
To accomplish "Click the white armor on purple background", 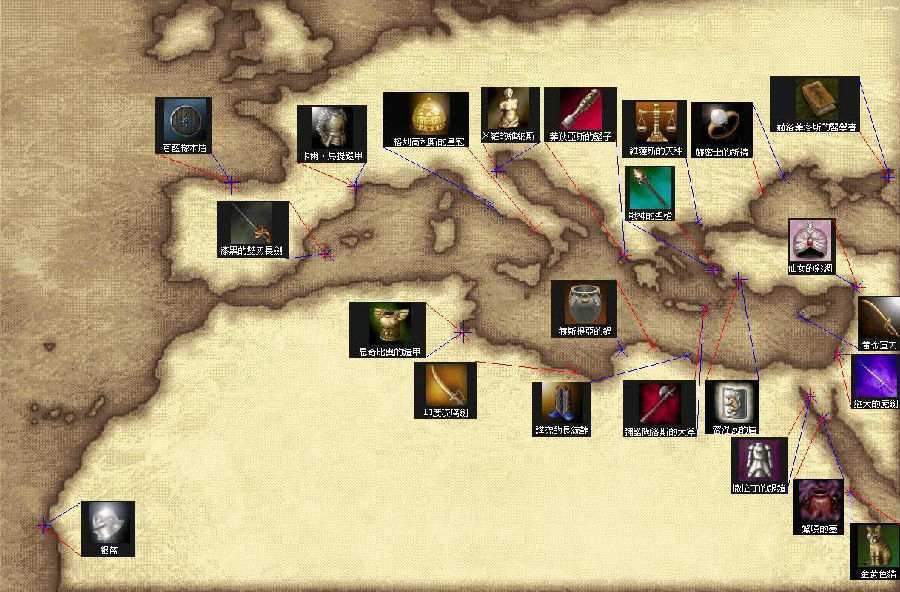I will click(762, 459).
